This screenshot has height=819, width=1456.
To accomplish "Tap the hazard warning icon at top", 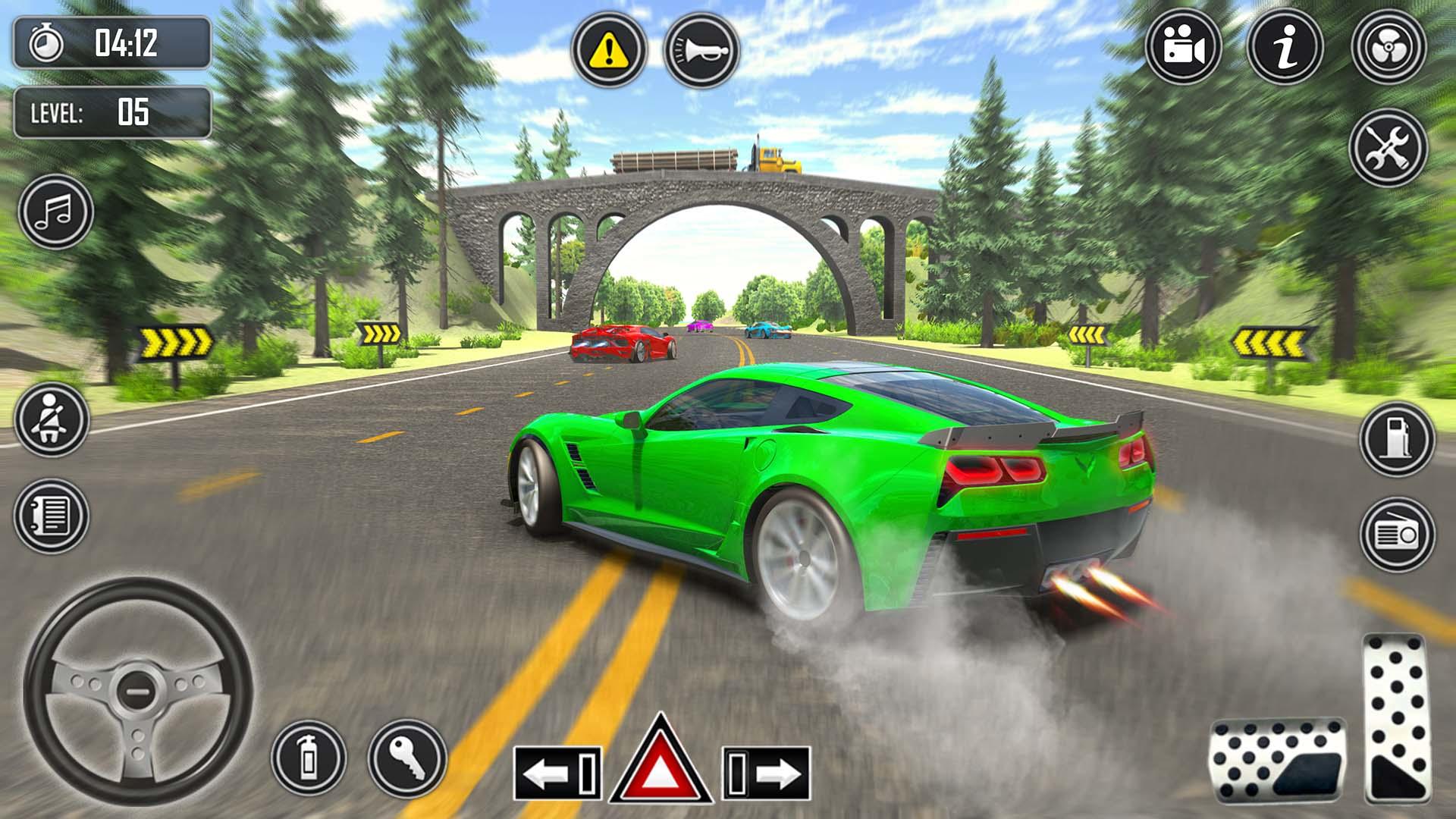I will pos(609,51).
